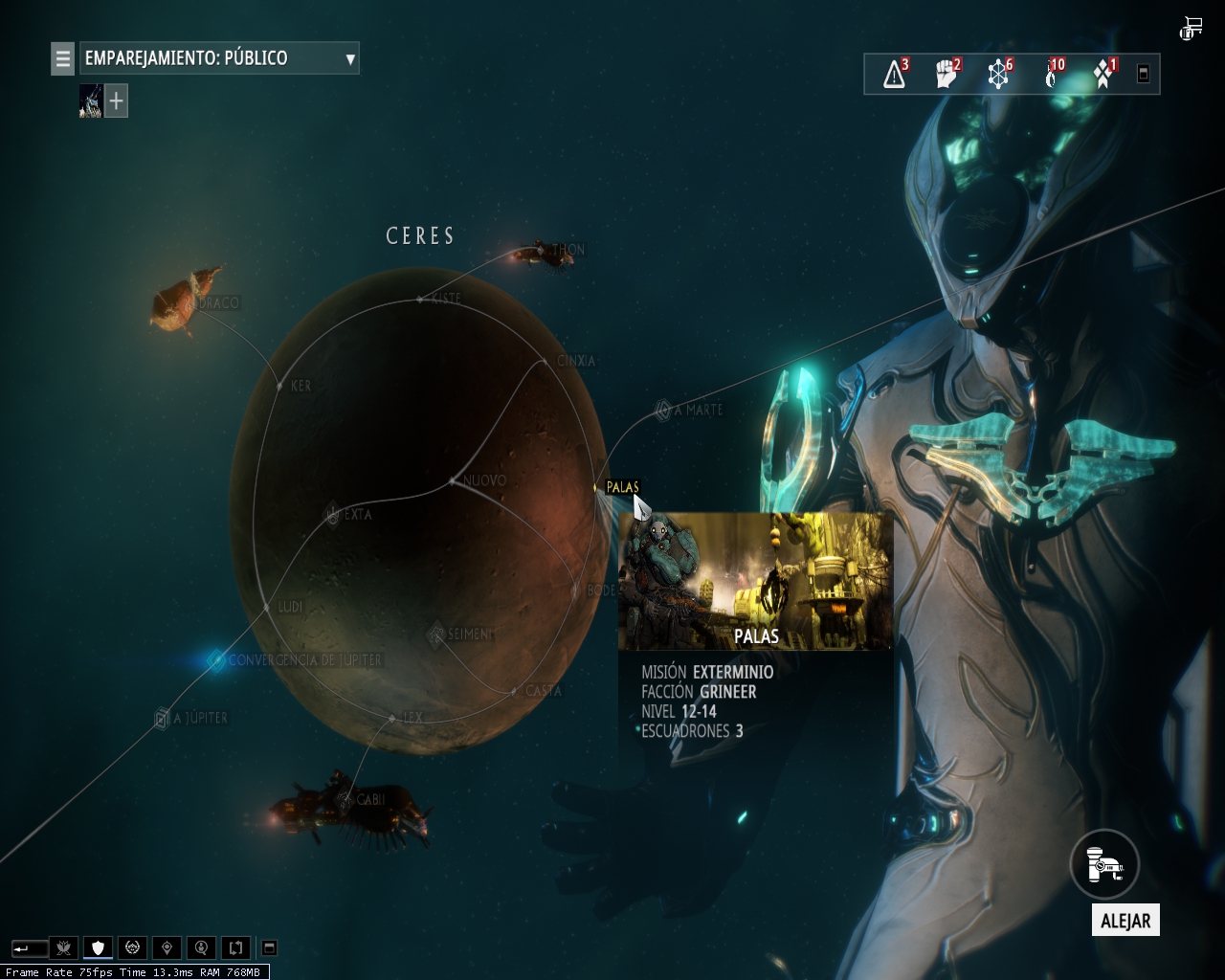This screenshot has height=980, width=1225.
Task: Open the market cart icon
Action: tap(1192, 28)
